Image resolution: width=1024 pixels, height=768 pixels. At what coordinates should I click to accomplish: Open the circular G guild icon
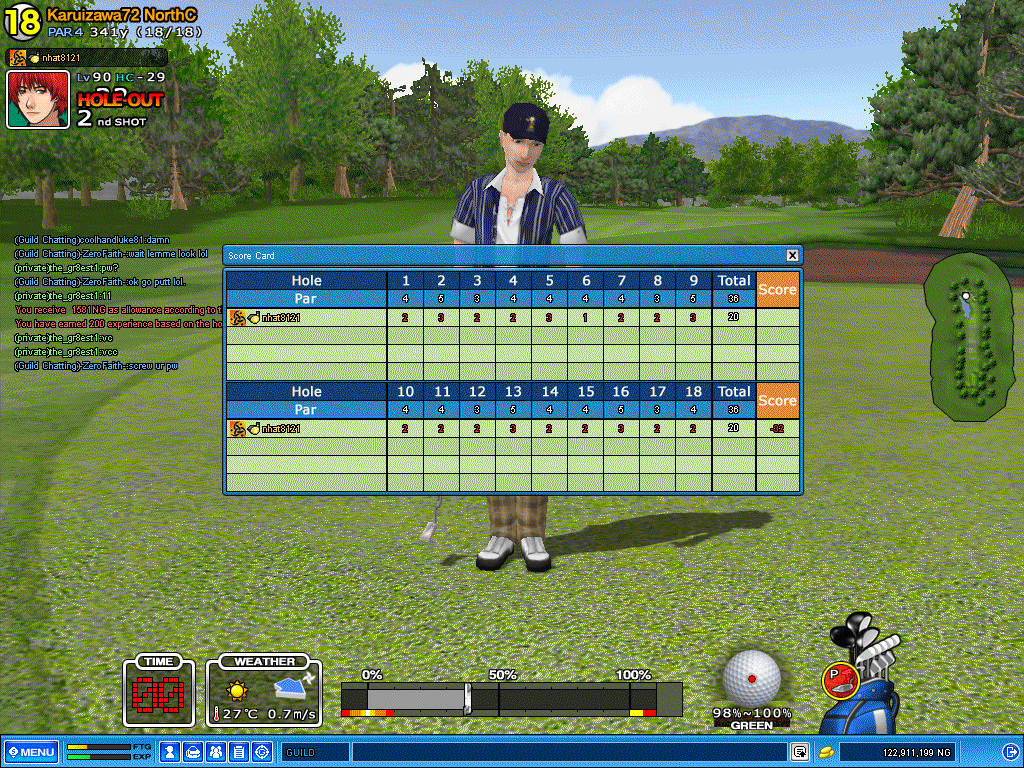[x=262, y=752]
